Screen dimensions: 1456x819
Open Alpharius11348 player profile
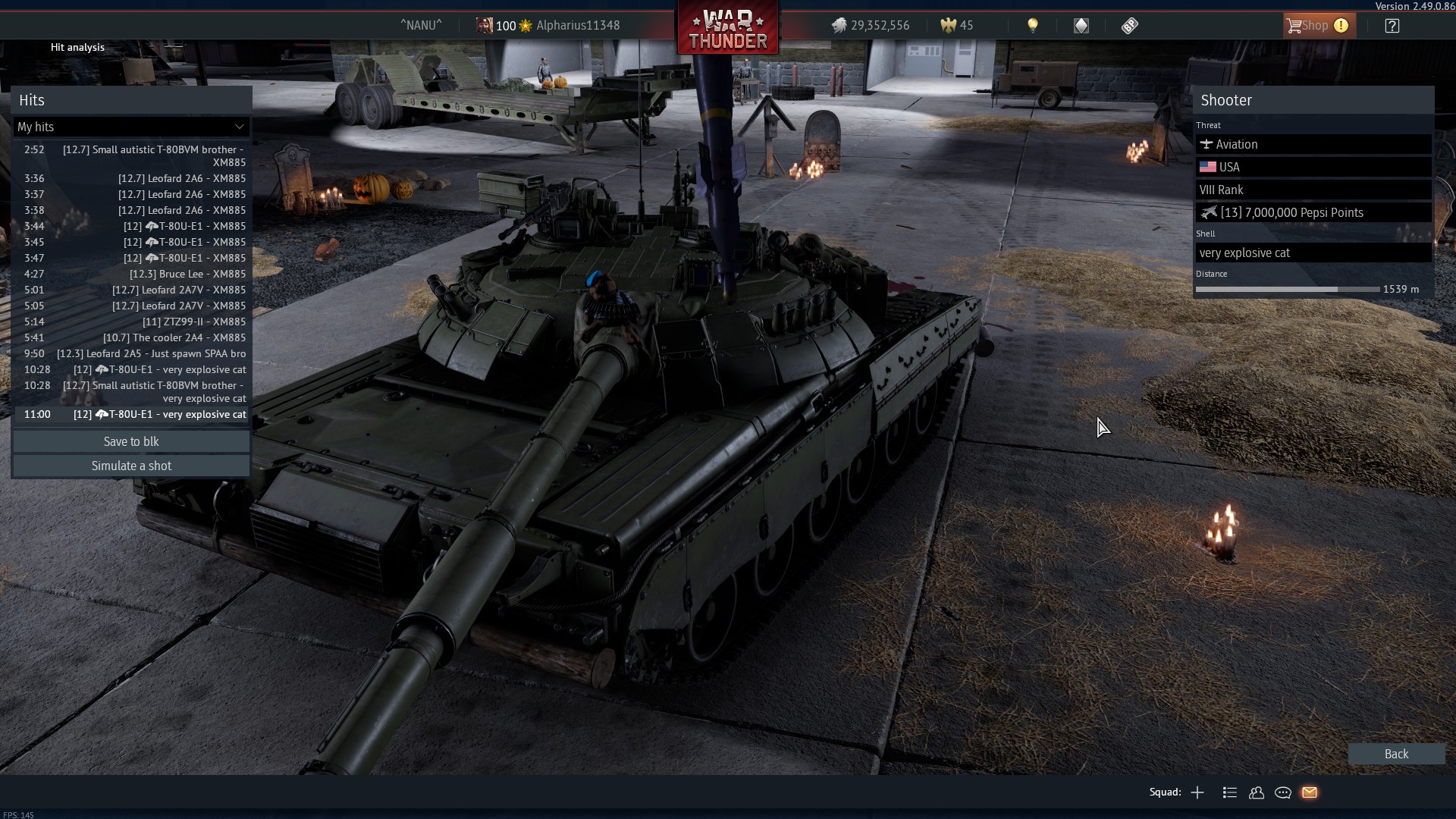(577, 26)
